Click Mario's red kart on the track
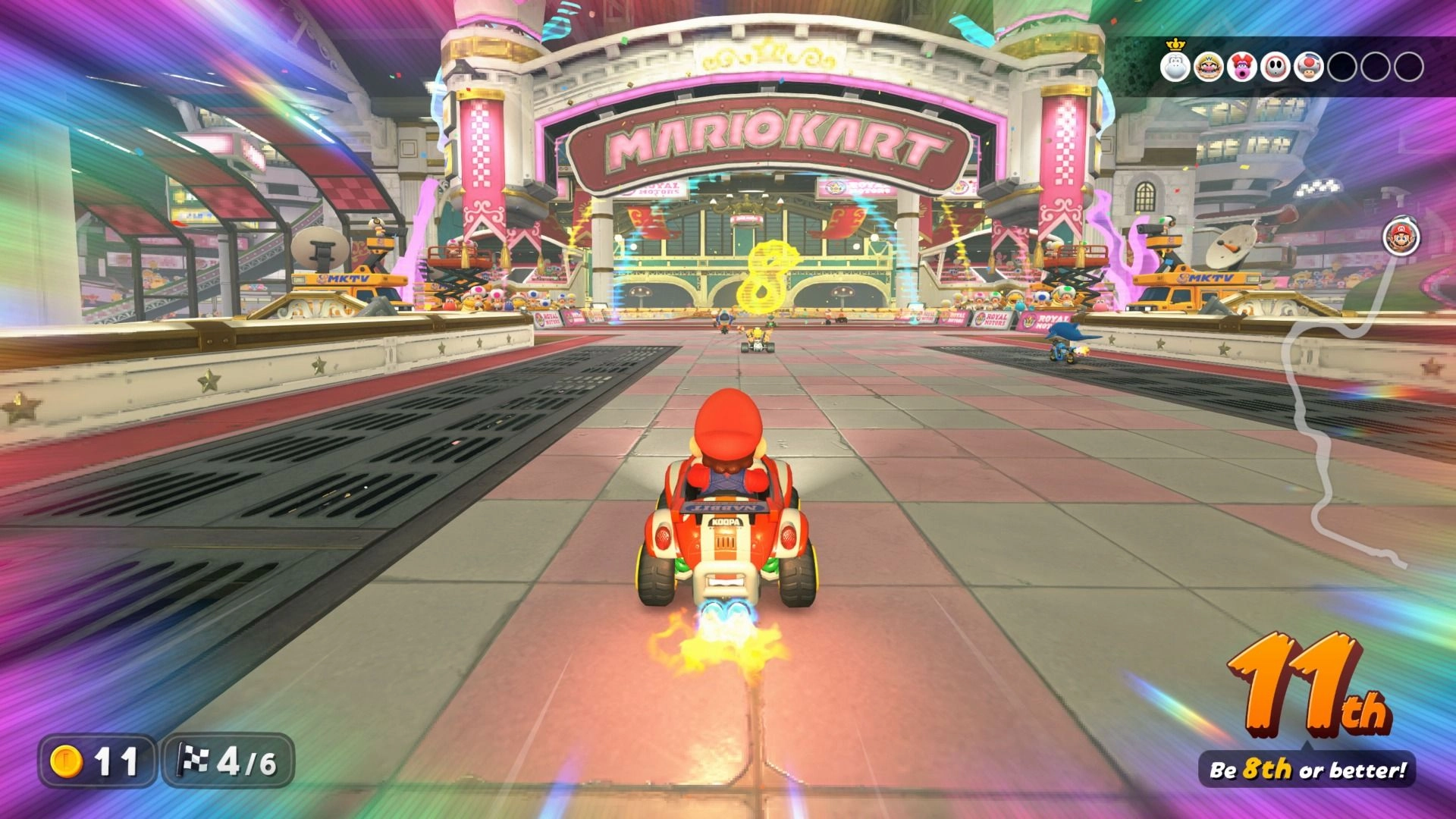The width and height of the screenshot is (1456, 819). coord(726,546)
